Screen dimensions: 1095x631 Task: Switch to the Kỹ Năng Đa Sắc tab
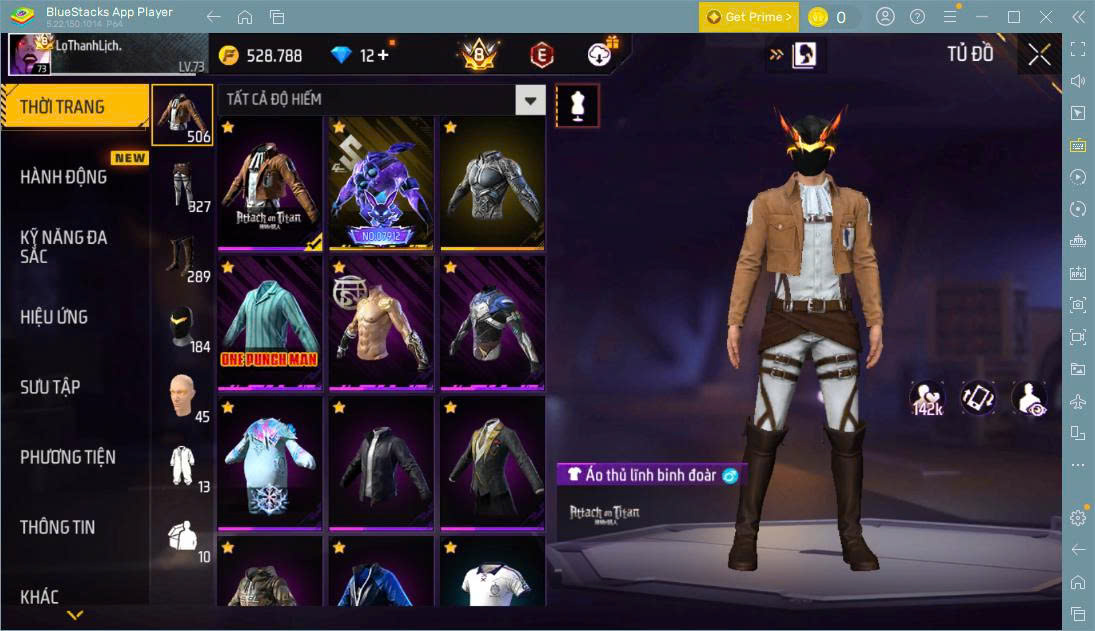pos(64,247)
